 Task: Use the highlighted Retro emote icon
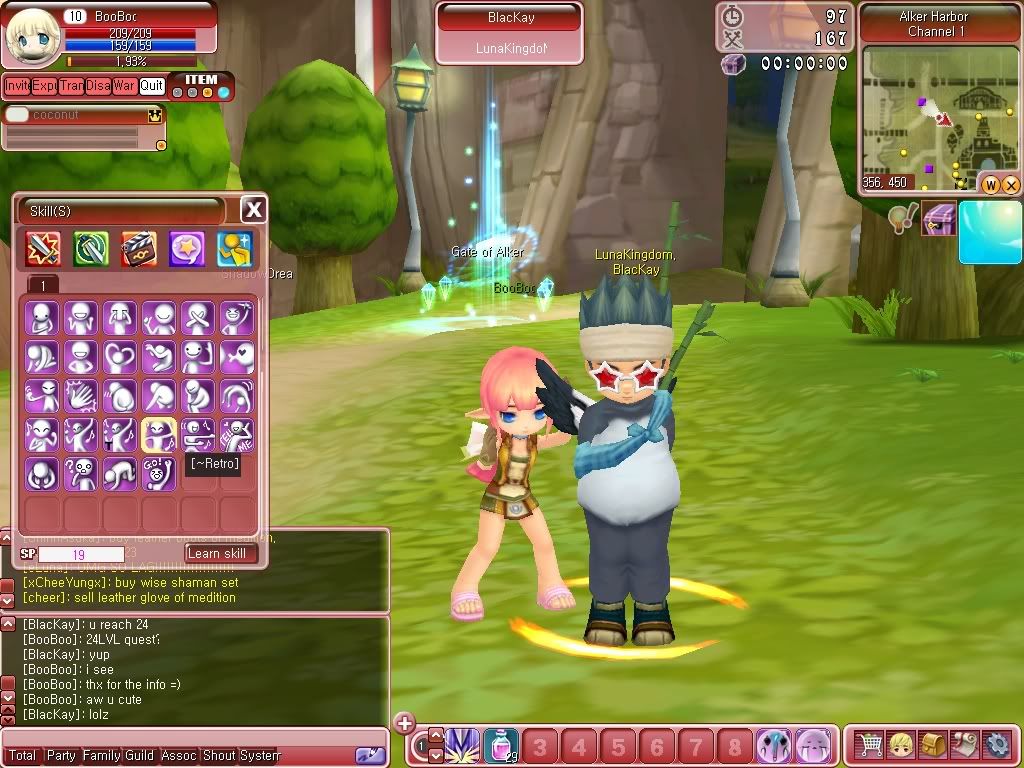[x=159, y=434]
